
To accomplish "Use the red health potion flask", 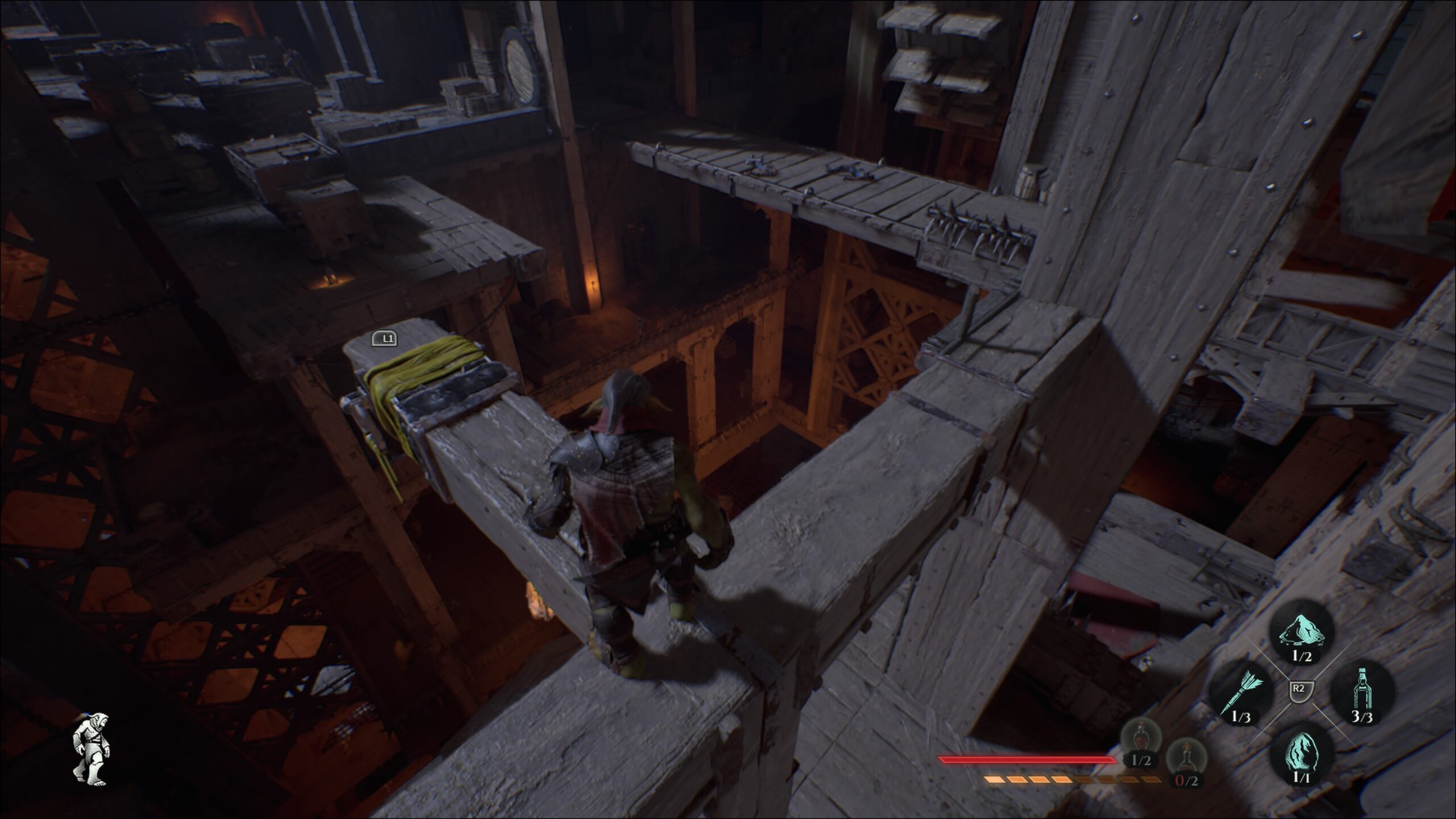I will 1140,738.
